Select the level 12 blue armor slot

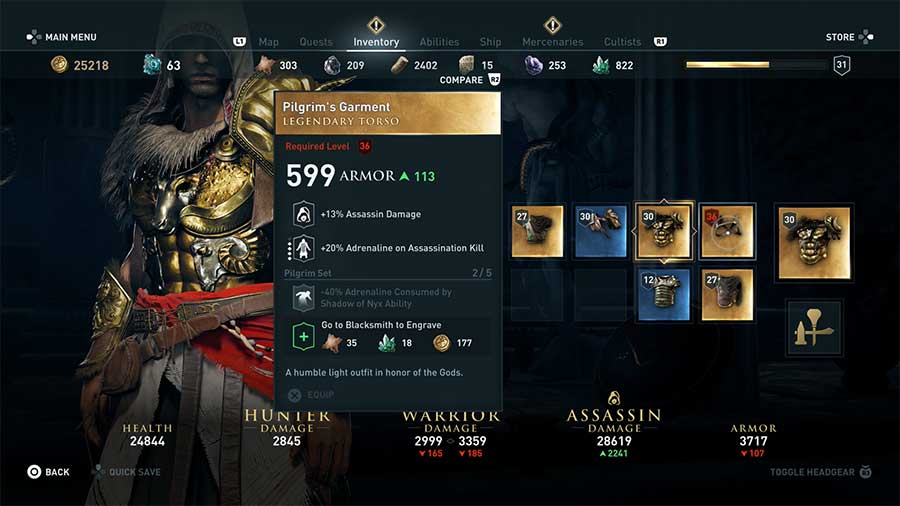coord(664,295)
